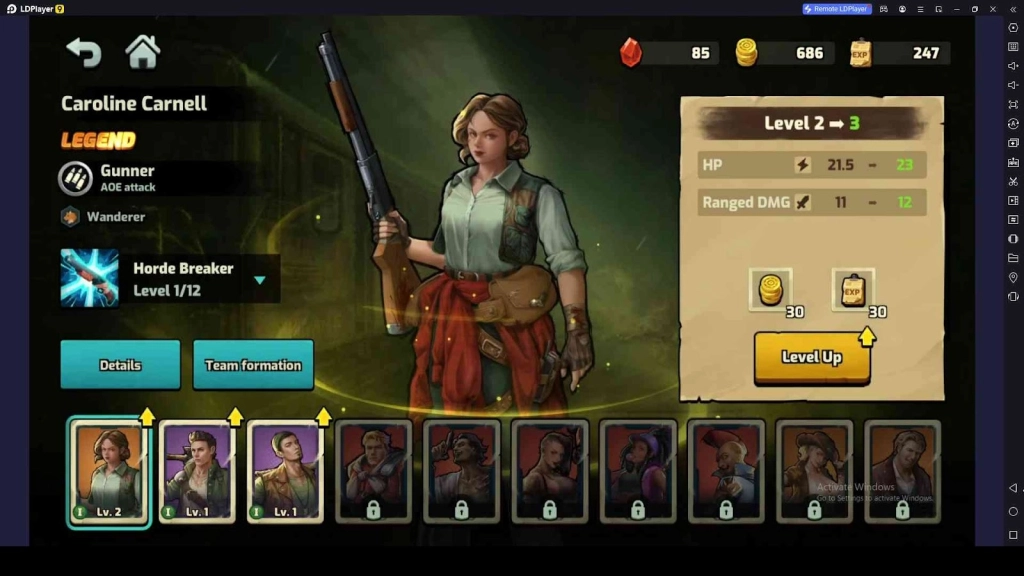Image resolution: width=1024 pixels, height=576 pixels.
Task: Click the gold coin cost icon showing 30
Action: 770,289
